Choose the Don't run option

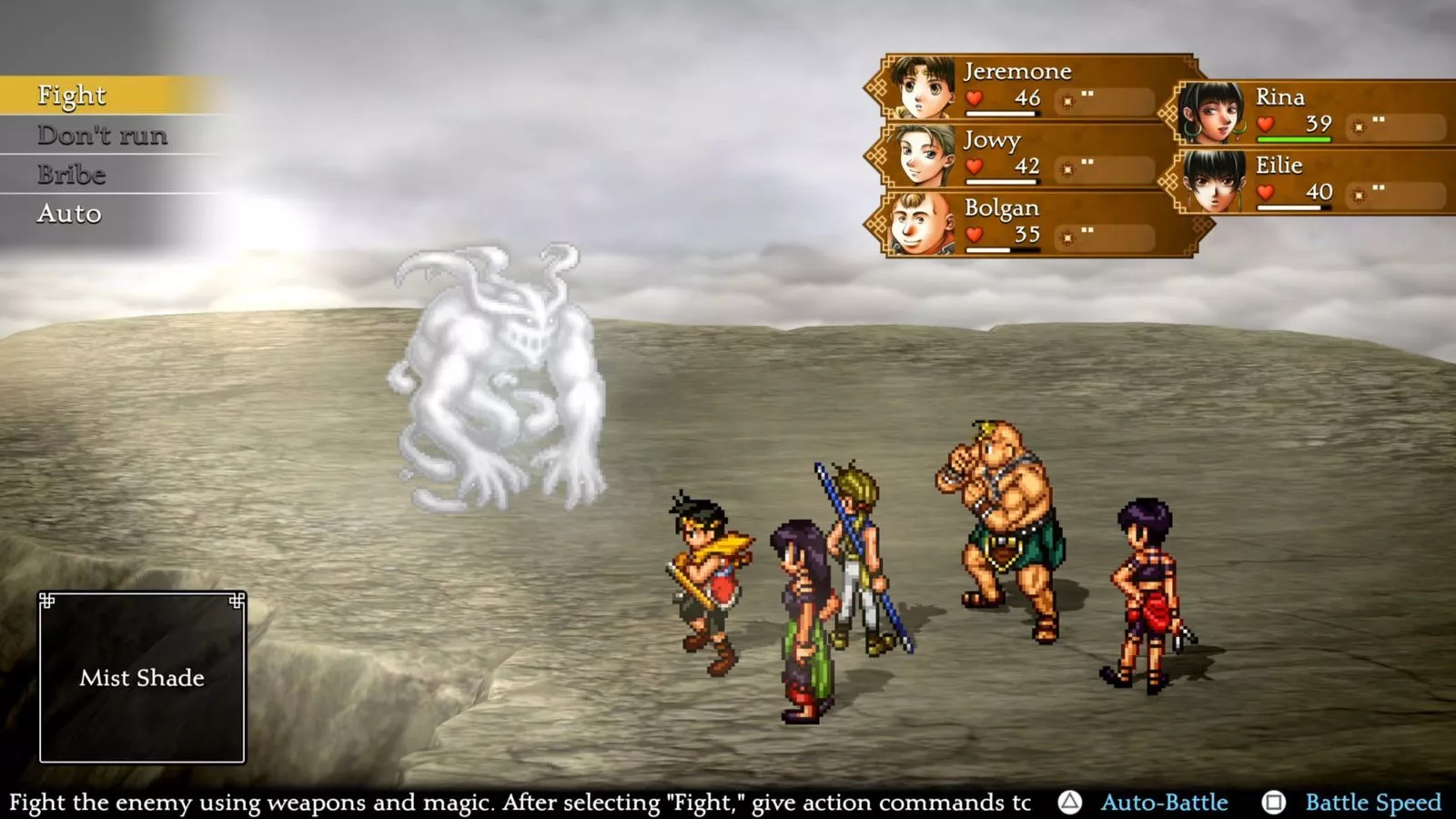pos(102,136)
